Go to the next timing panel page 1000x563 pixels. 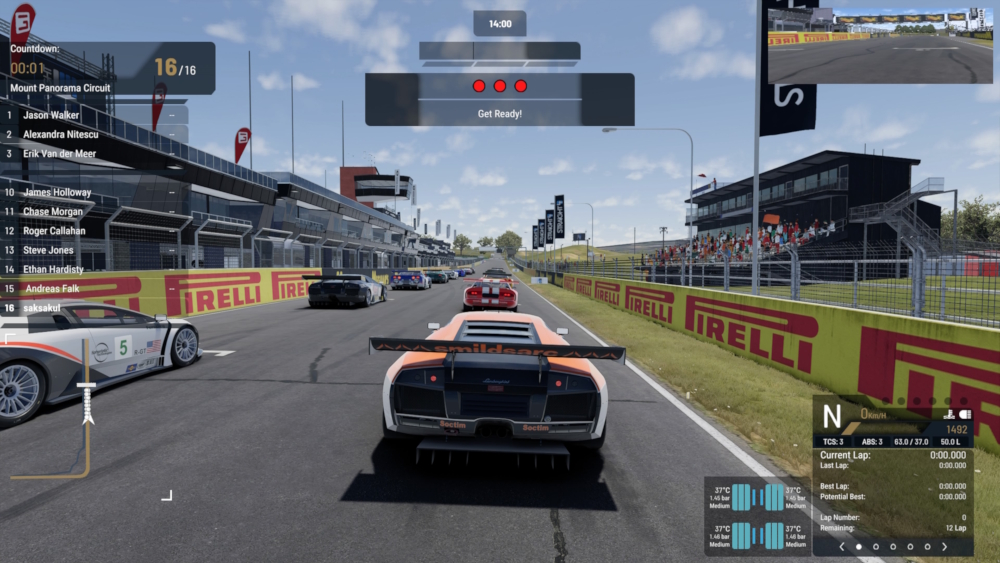[944, 547]
